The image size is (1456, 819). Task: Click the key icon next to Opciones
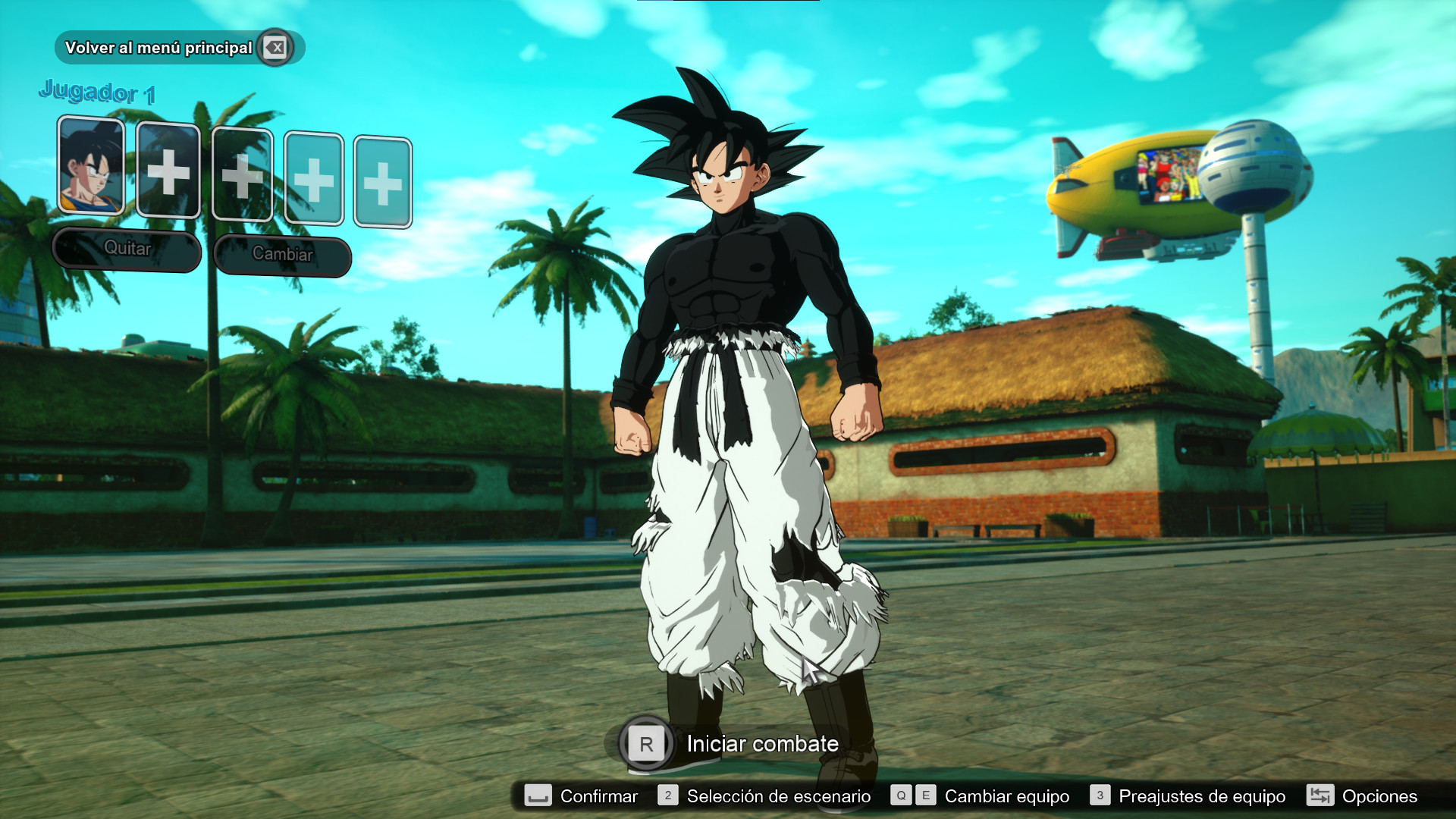pyautogui.click(x=1319, y=796)
